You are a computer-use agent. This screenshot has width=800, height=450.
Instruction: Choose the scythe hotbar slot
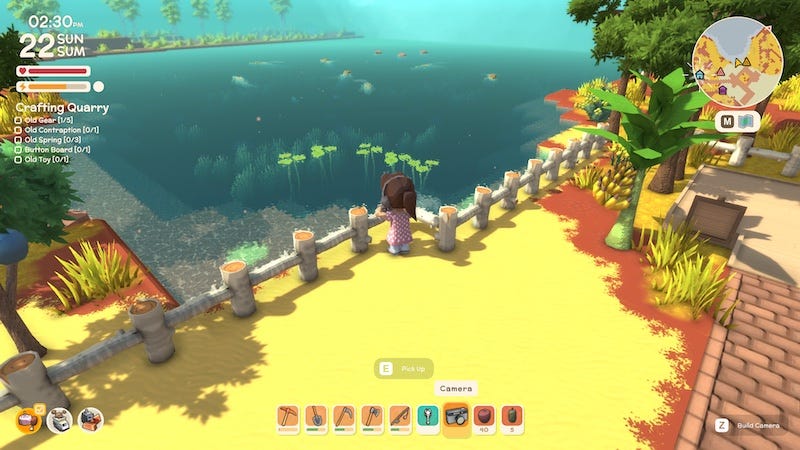pyautogui.click(x=344, y=415)
